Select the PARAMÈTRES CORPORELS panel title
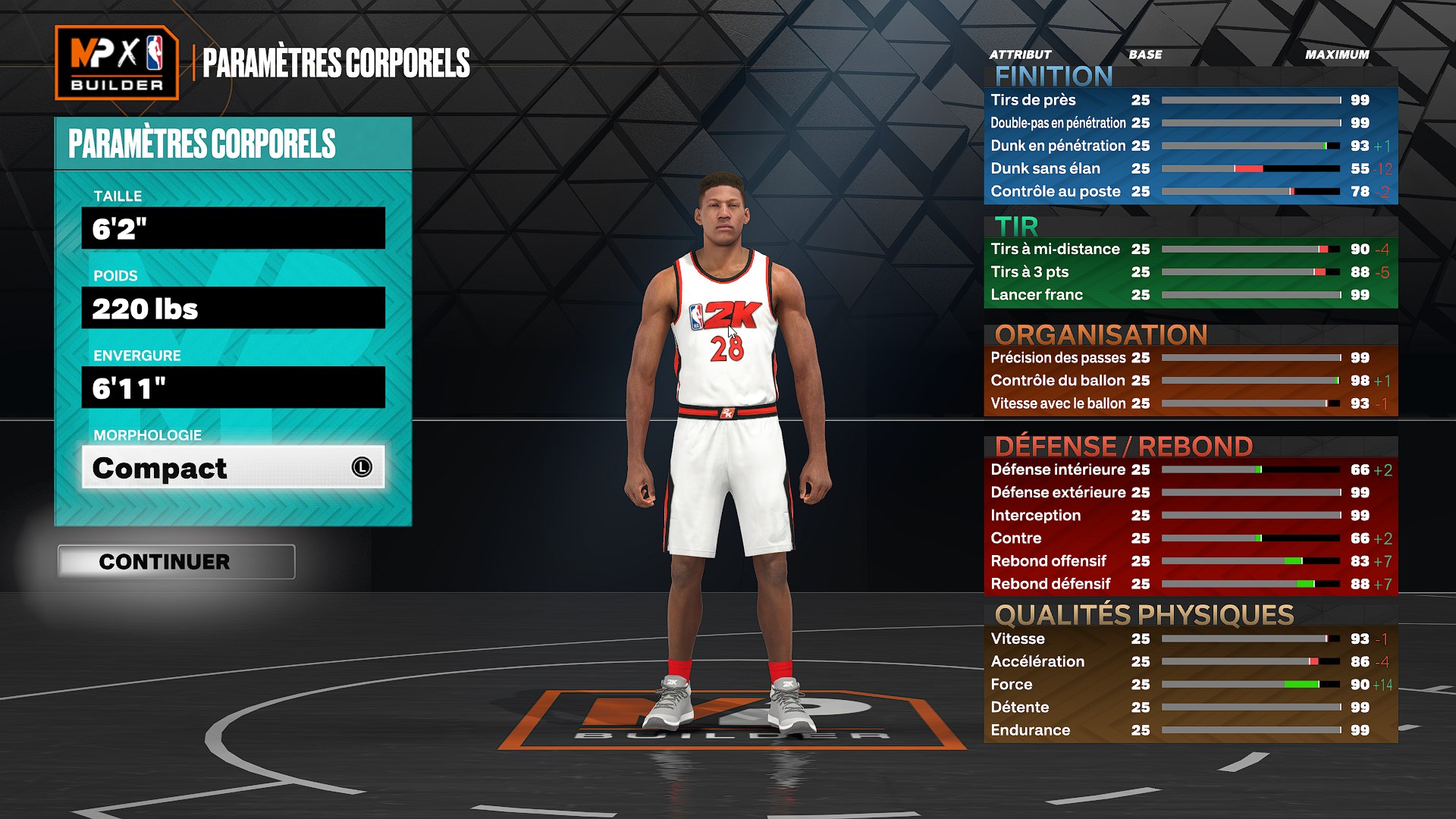 point(201,143)
